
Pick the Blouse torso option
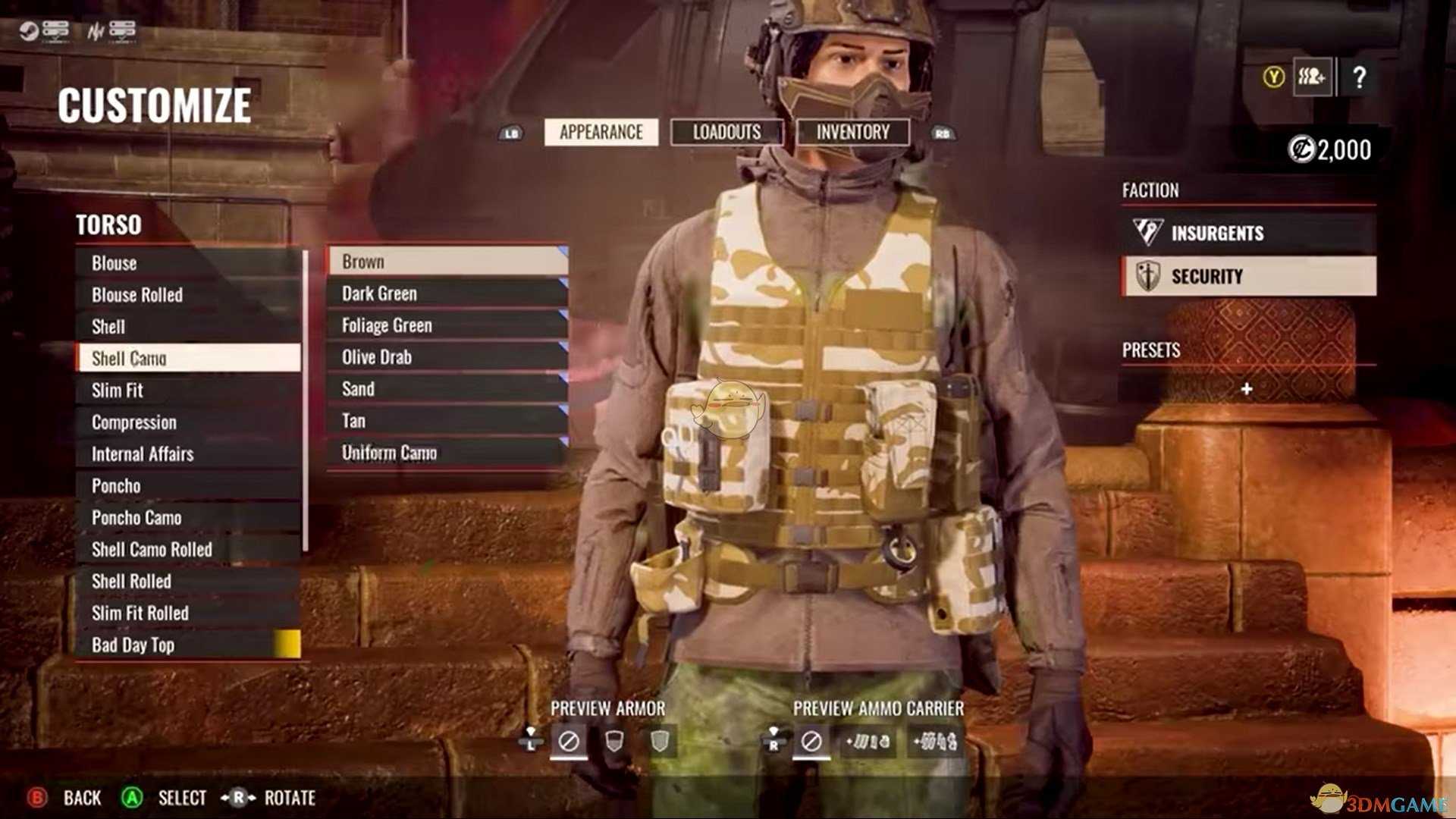coord(188,263)
